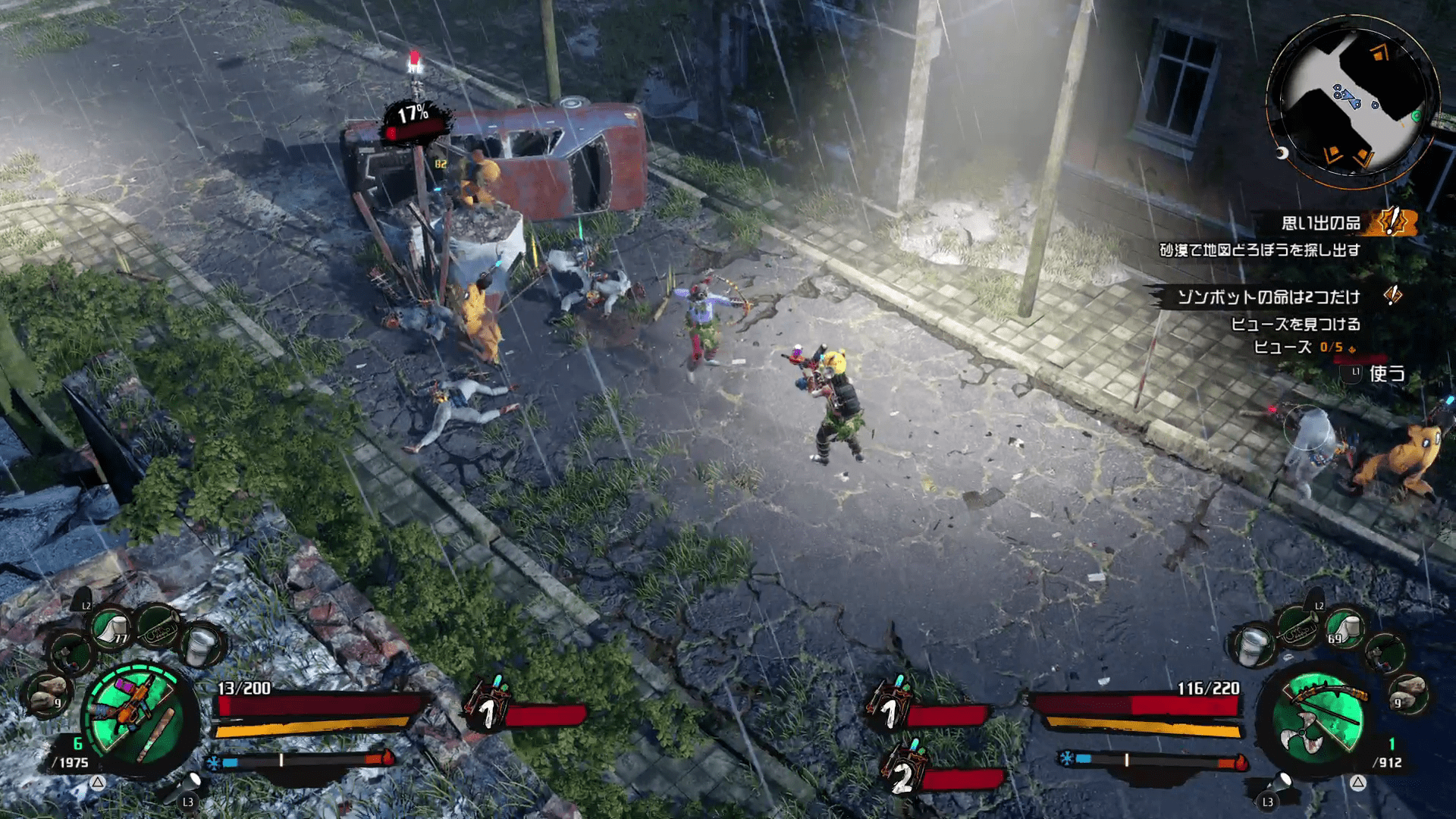1456x819 pixels.
Task: Select the 思い出の品 quest tracker entry
Action: coord(1320,223)
